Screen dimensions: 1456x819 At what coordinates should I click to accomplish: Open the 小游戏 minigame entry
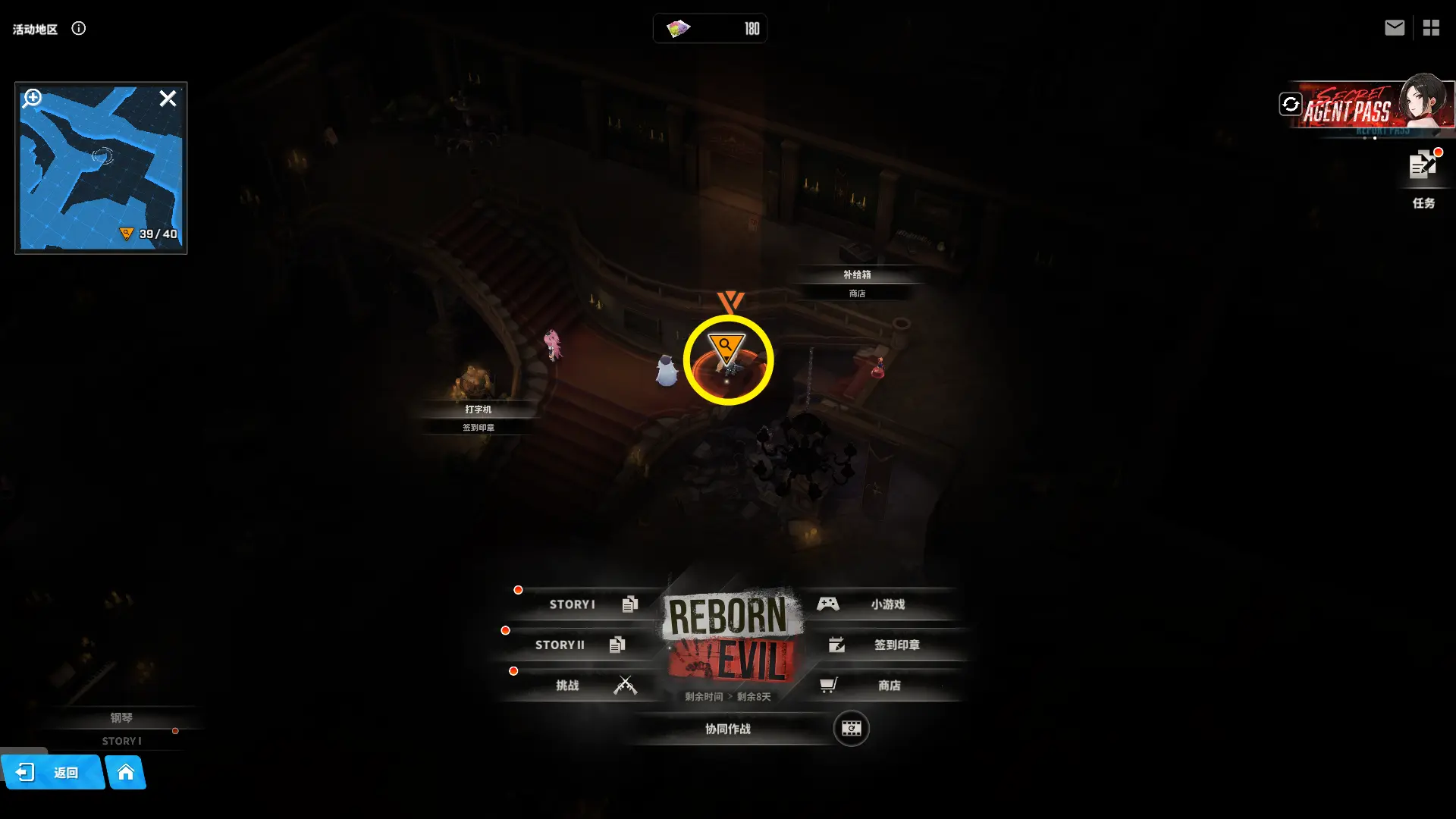[880, 604]
